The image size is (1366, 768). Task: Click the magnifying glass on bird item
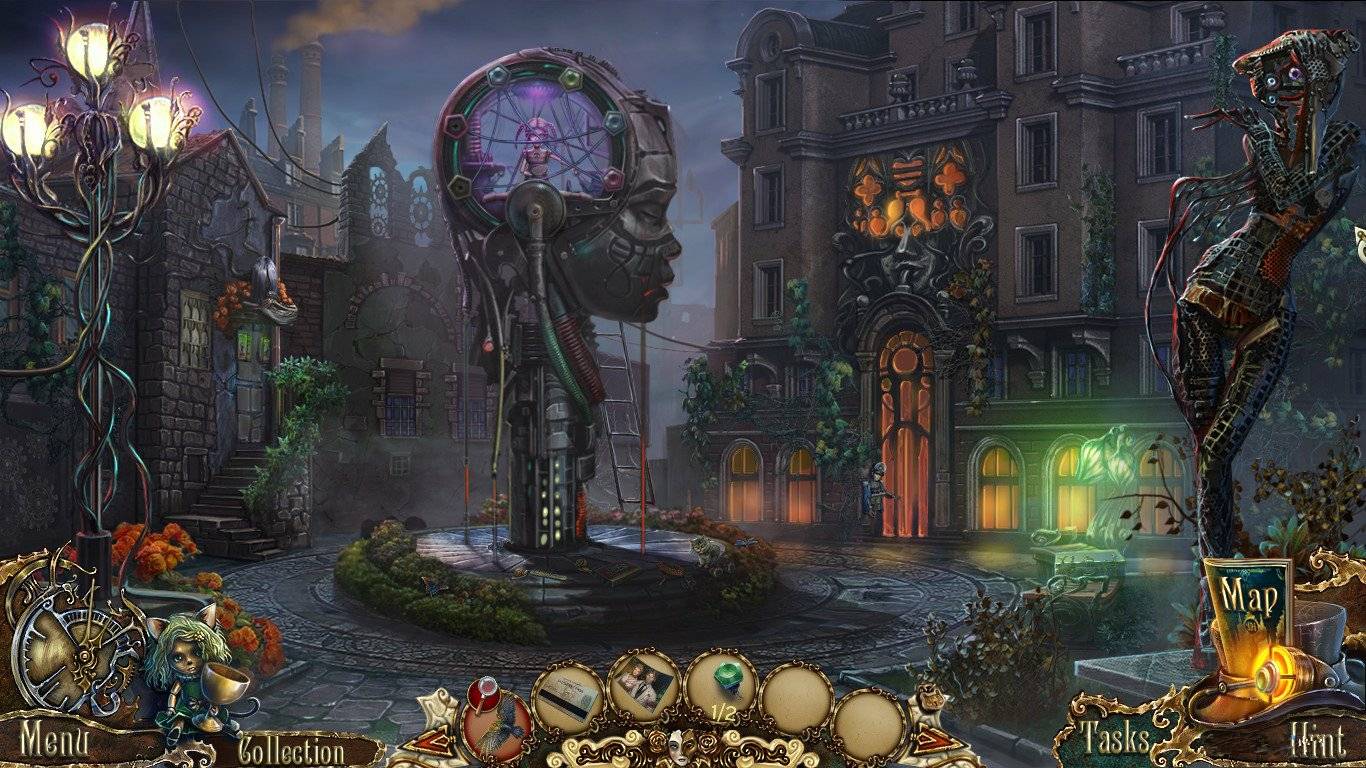[484, 687]
